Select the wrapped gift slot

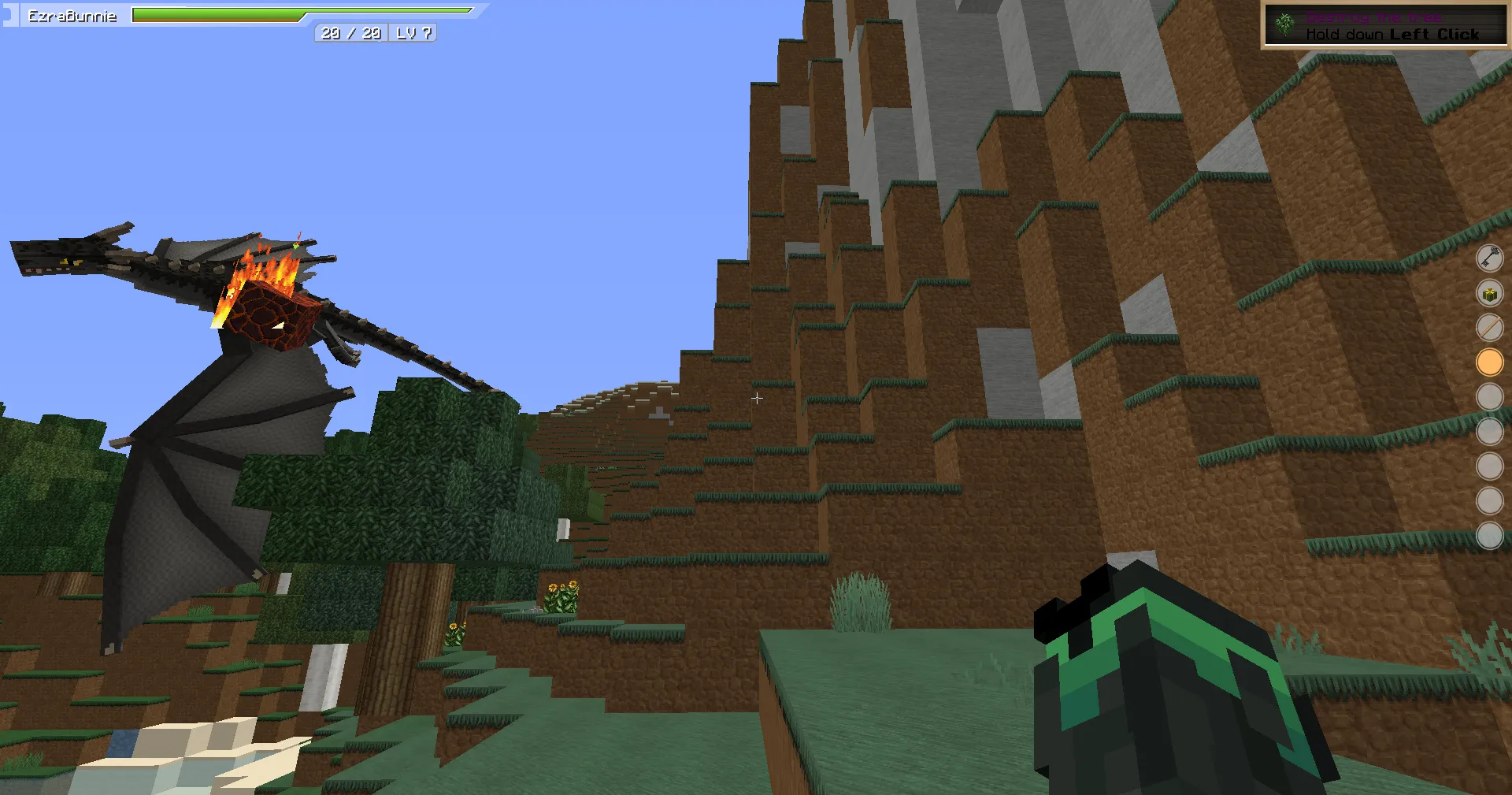1492,292
